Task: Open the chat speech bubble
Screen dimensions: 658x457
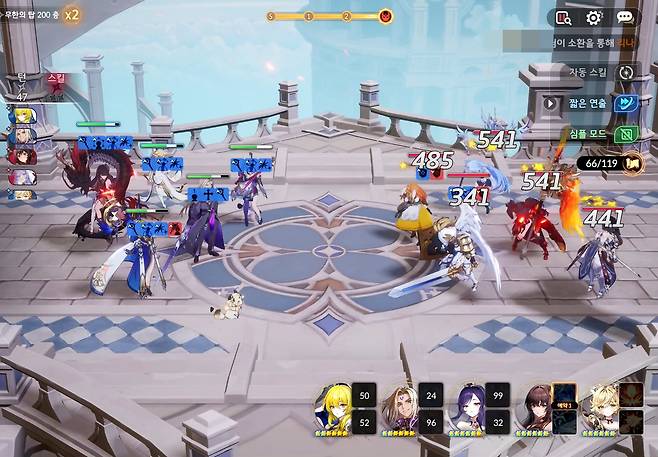Action: pyautogui.click(x=625, y=17)
